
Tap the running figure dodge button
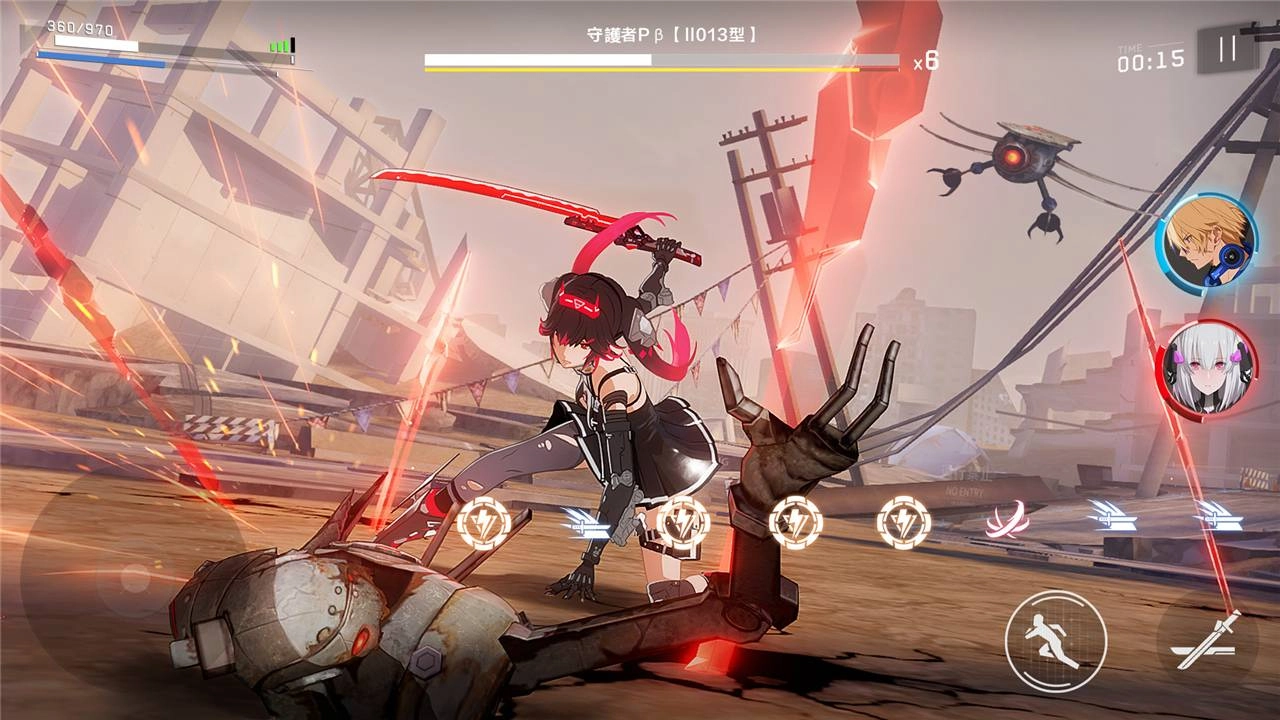(1055, 640)
